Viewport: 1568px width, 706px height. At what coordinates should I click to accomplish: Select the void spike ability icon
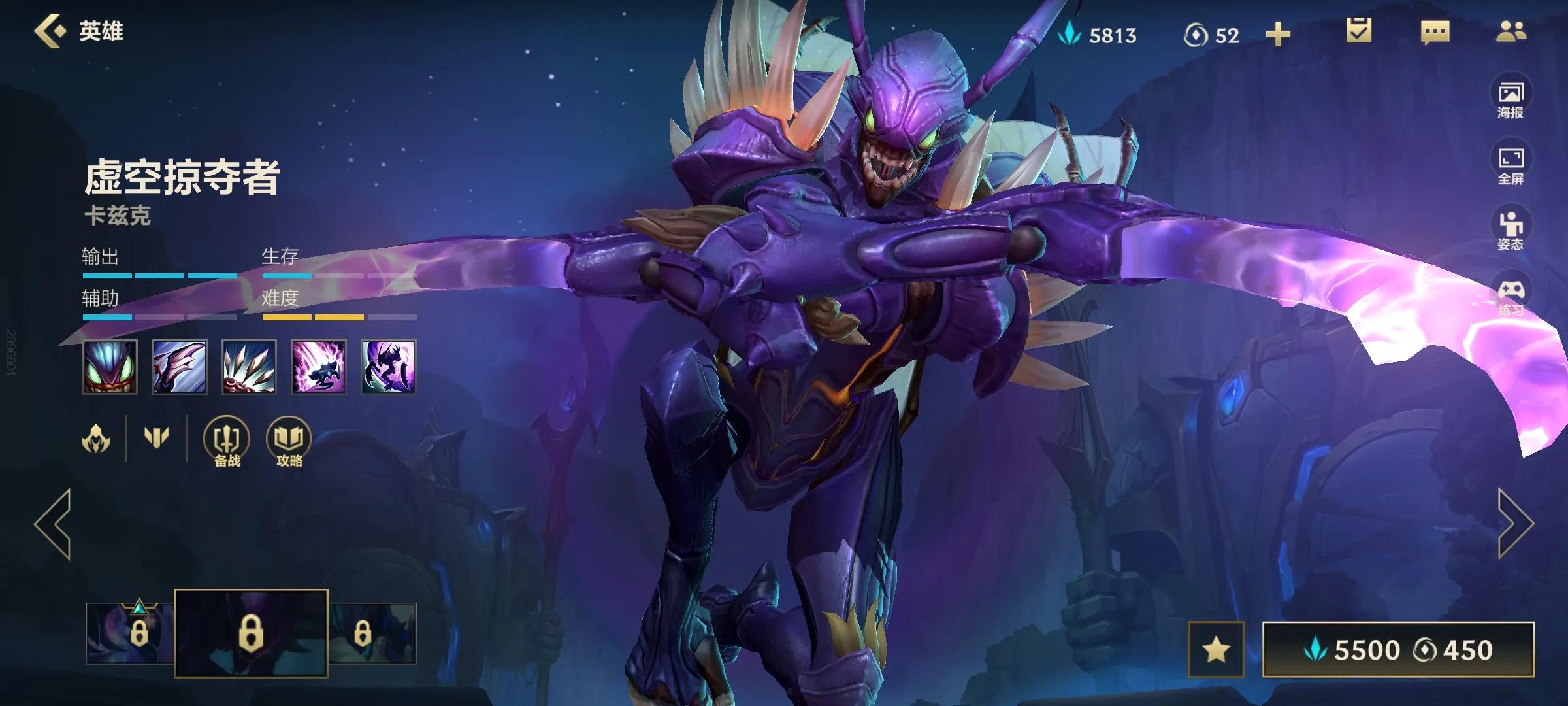point(249,367)
